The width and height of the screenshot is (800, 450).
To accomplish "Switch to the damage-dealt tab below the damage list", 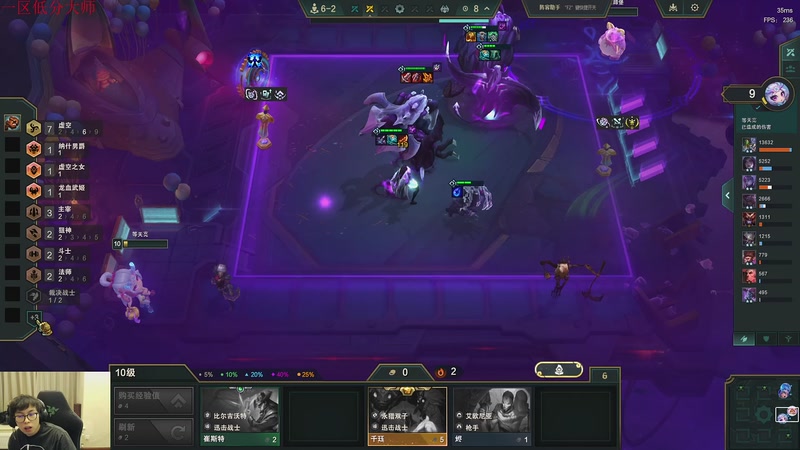I will tap(745, 339).
